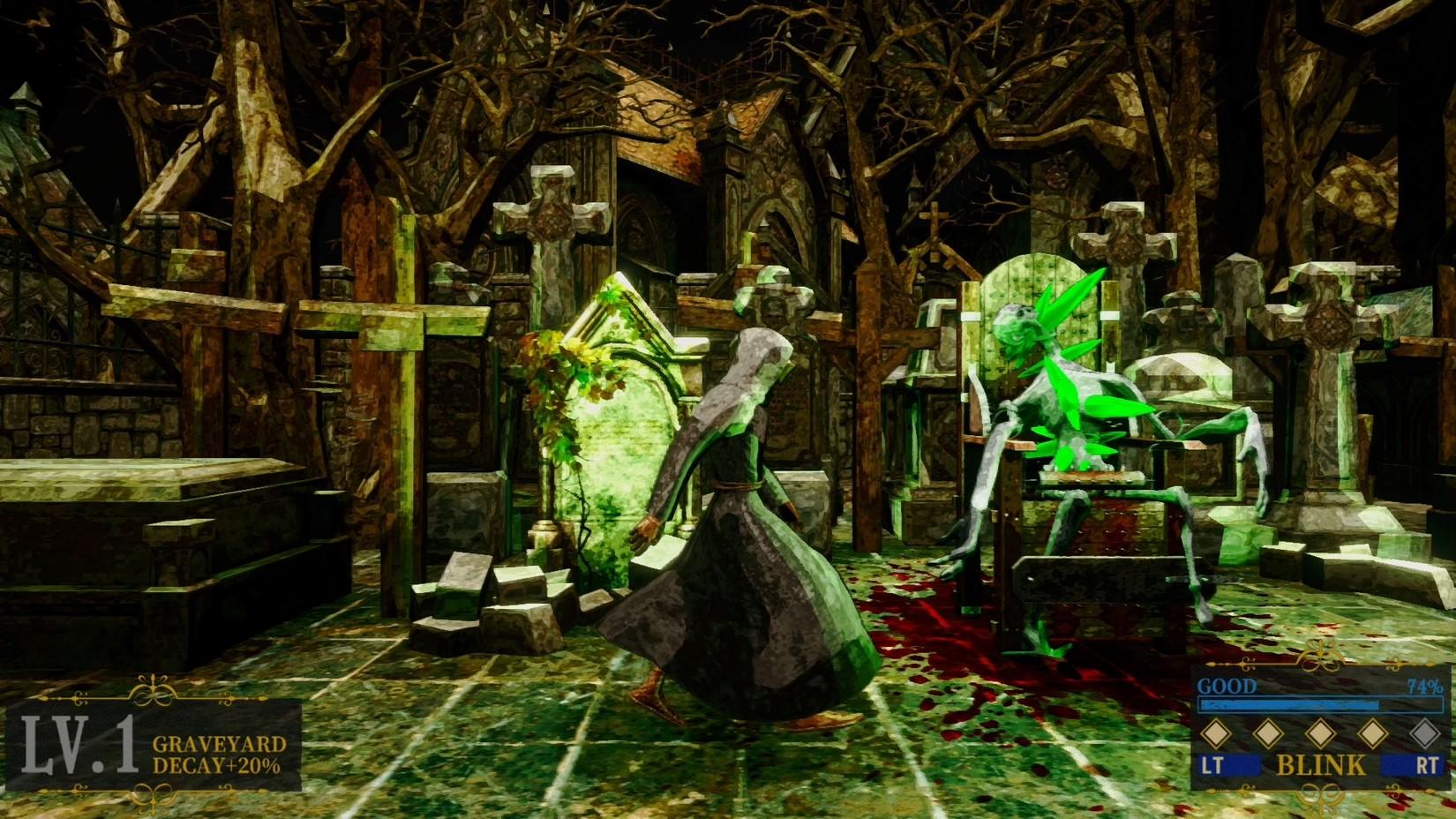The image size is (1456, 819).
Task: Toggle the GOOD status label
Action: pyautogui.click(x=1228, y=686)
